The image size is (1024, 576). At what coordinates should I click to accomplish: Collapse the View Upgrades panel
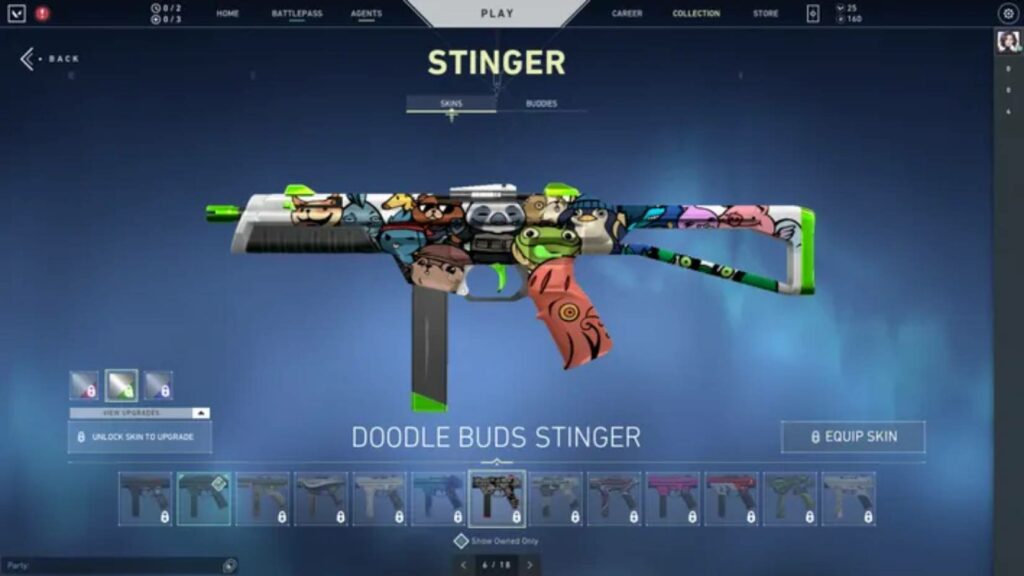tap(202, 413)
